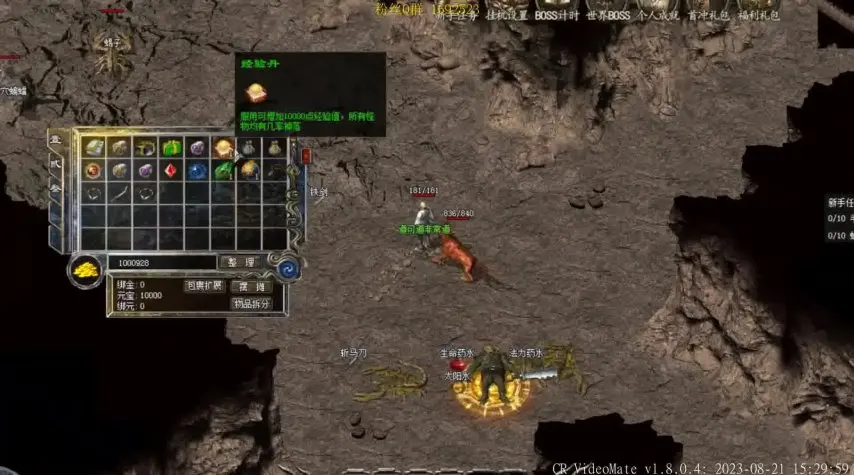Select the 经验丹 experience pill item
This screenshot has width=854, height=475.
tap(223, 148)
